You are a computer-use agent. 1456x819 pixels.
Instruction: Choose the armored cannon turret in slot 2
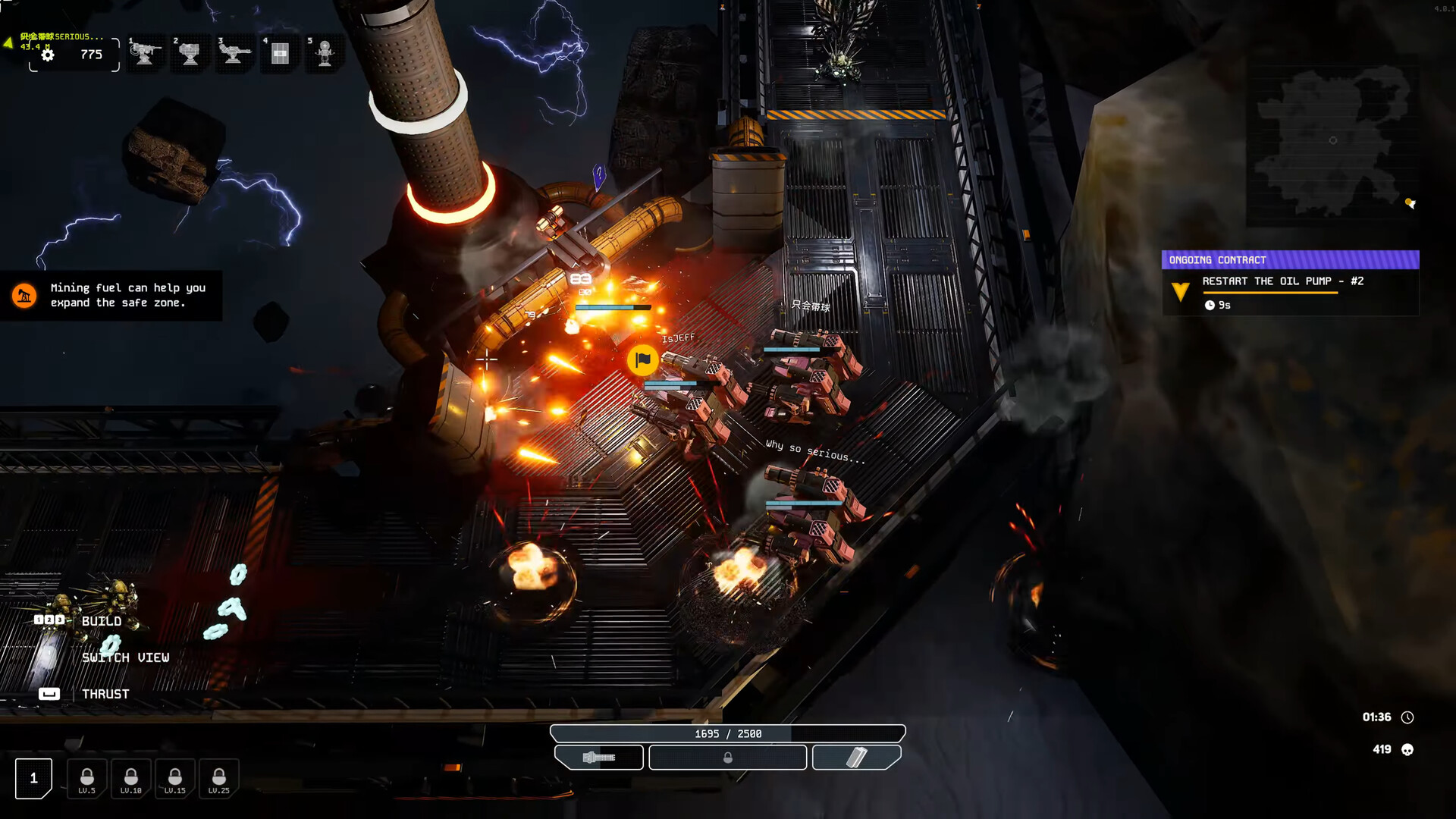tap(190, 54)
